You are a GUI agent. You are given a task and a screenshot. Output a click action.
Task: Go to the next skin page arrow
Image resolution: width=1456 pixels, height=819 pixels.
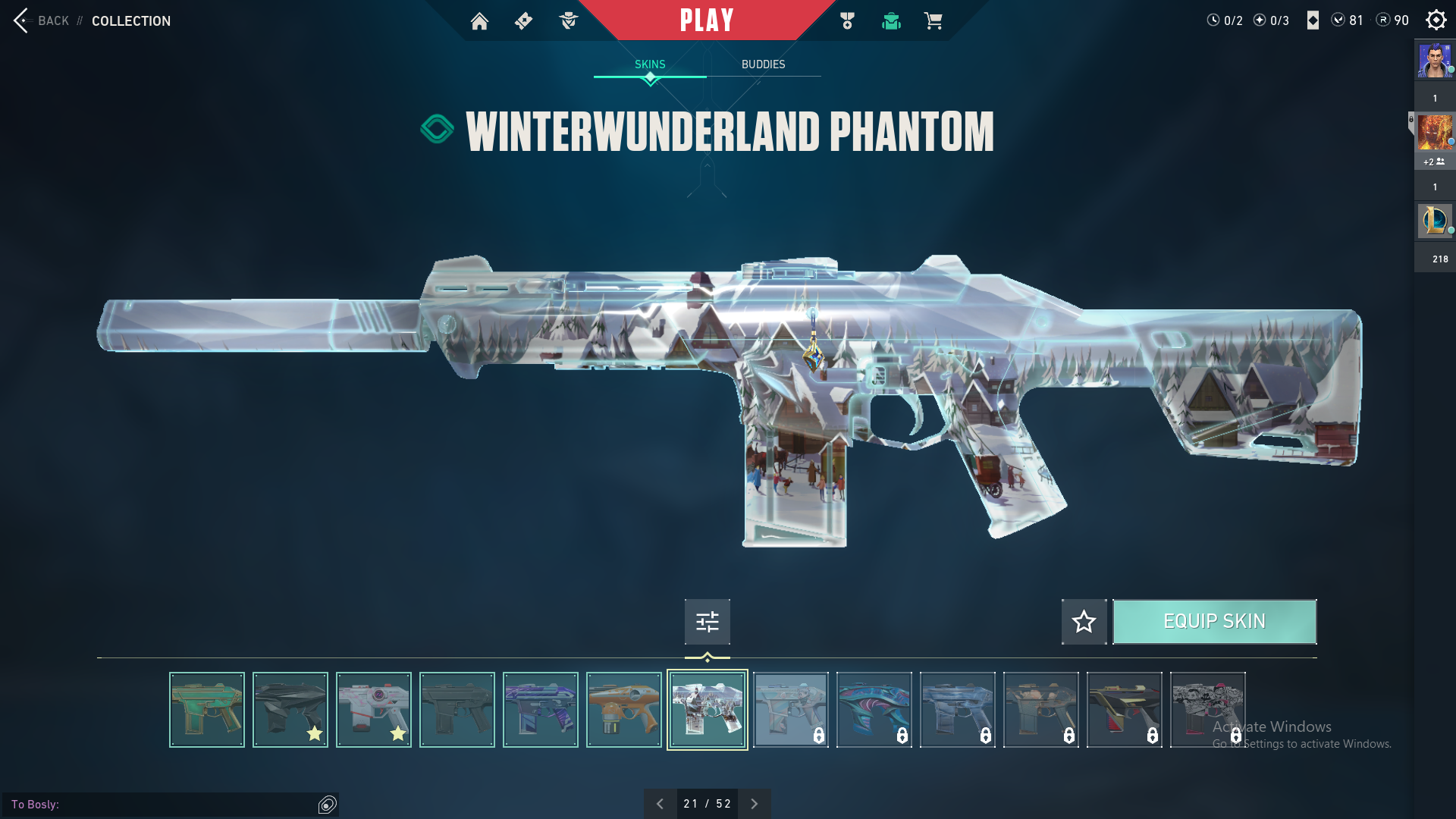click(754, 804)
